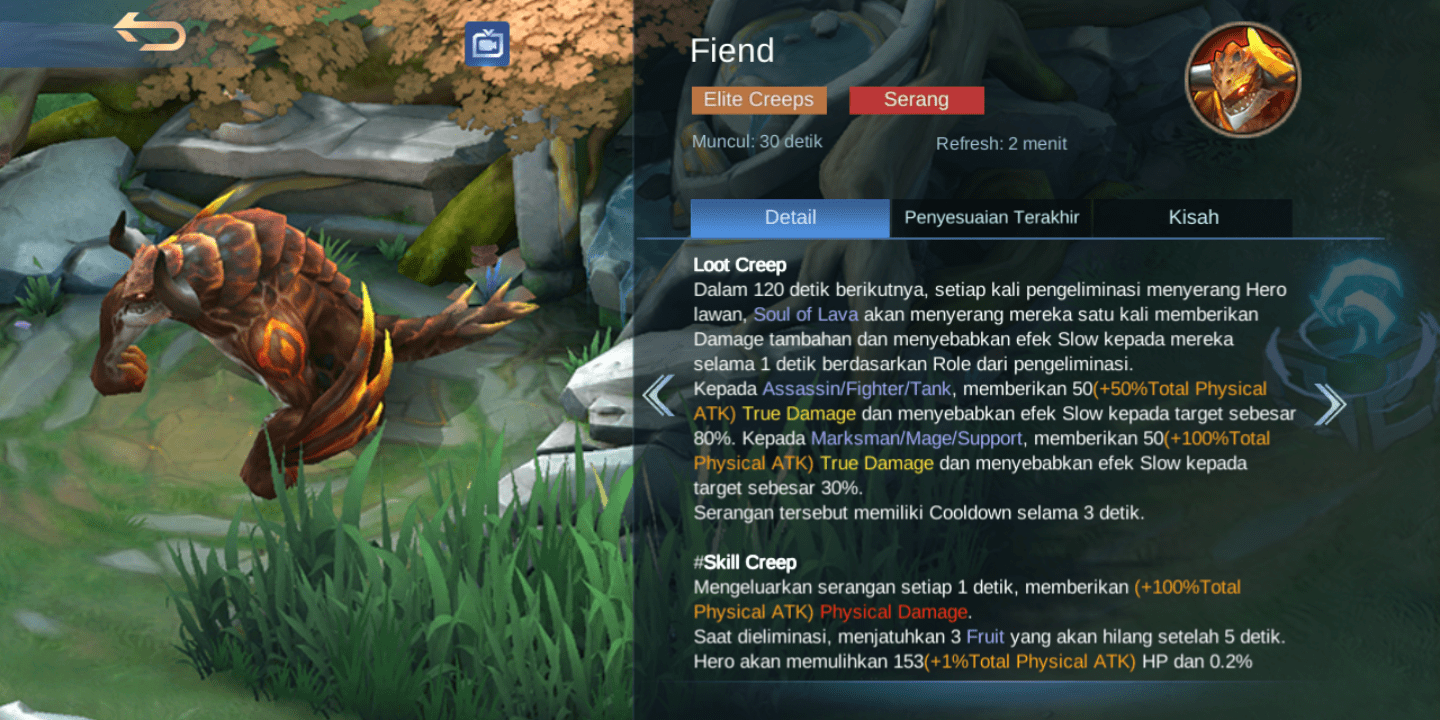Image resolution: width=1440 pixels, height=720 pixels.
Task: Click the Fiend title text
Action: [x=734, y=51]
